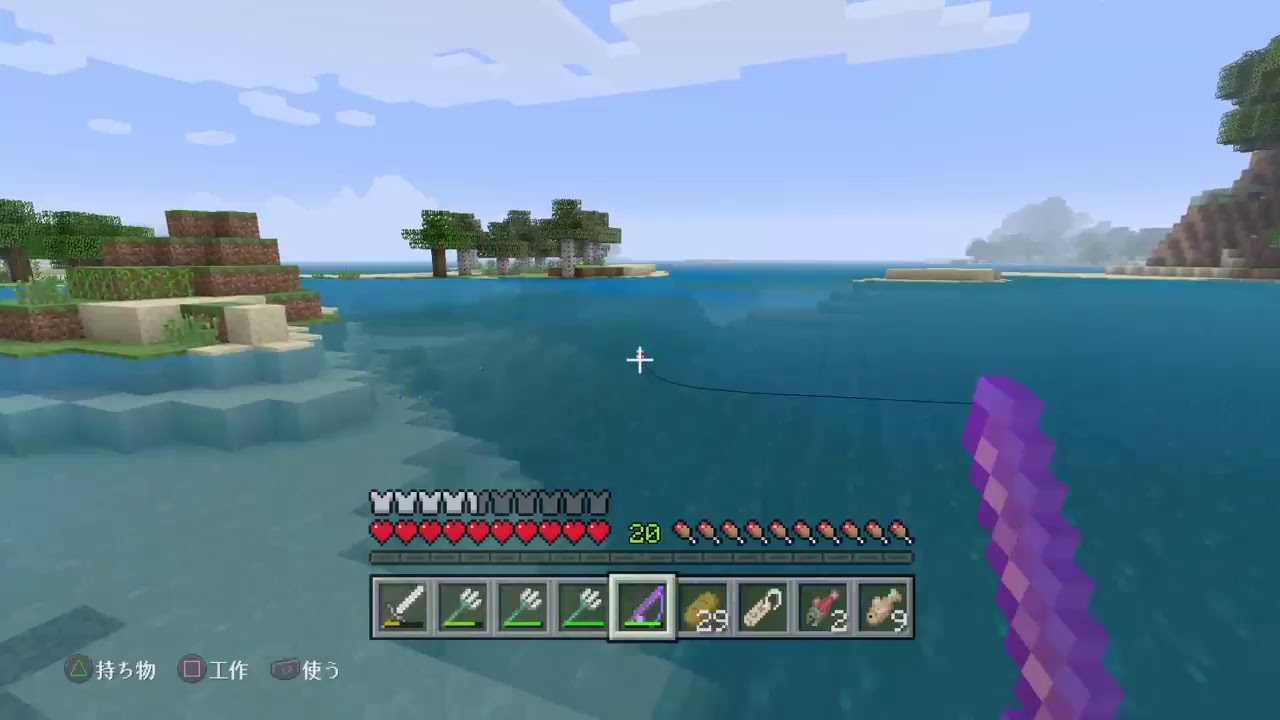
Task: Select the enchanted fishing rod slot
Action: pos(643,605)
